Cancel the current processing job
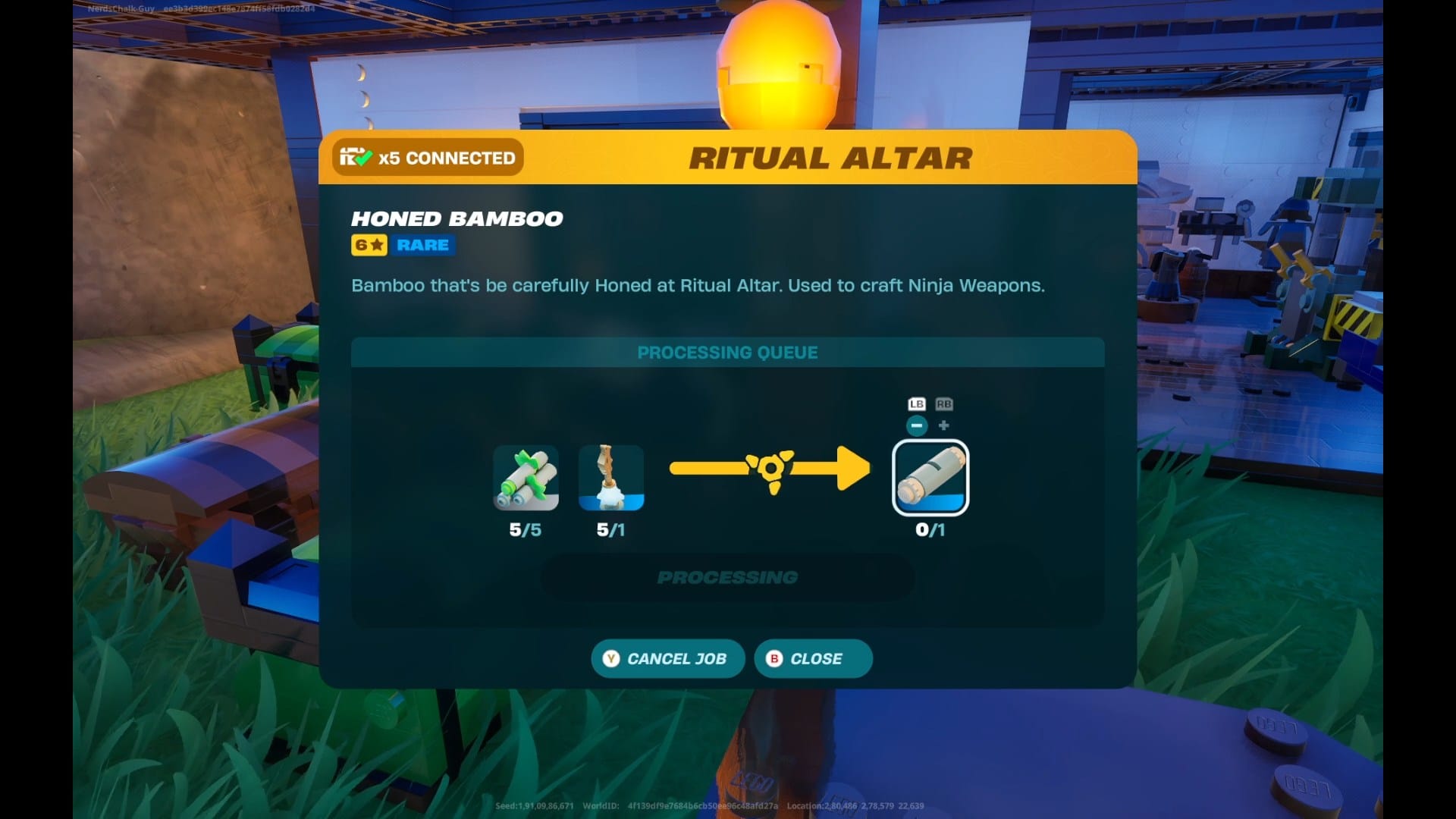This screenshot has height=819, width=1456. click(x=667, y=658)
